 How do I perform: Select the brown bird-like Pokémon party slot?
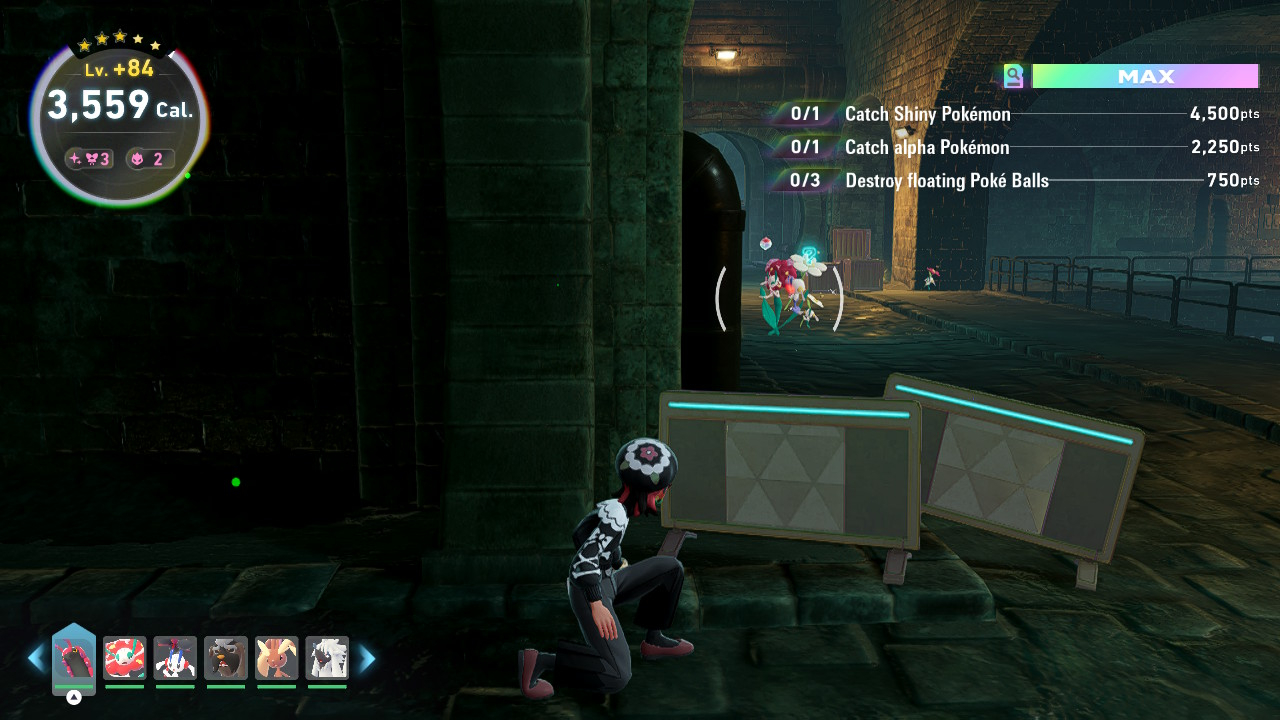click(x=226, y=658)
